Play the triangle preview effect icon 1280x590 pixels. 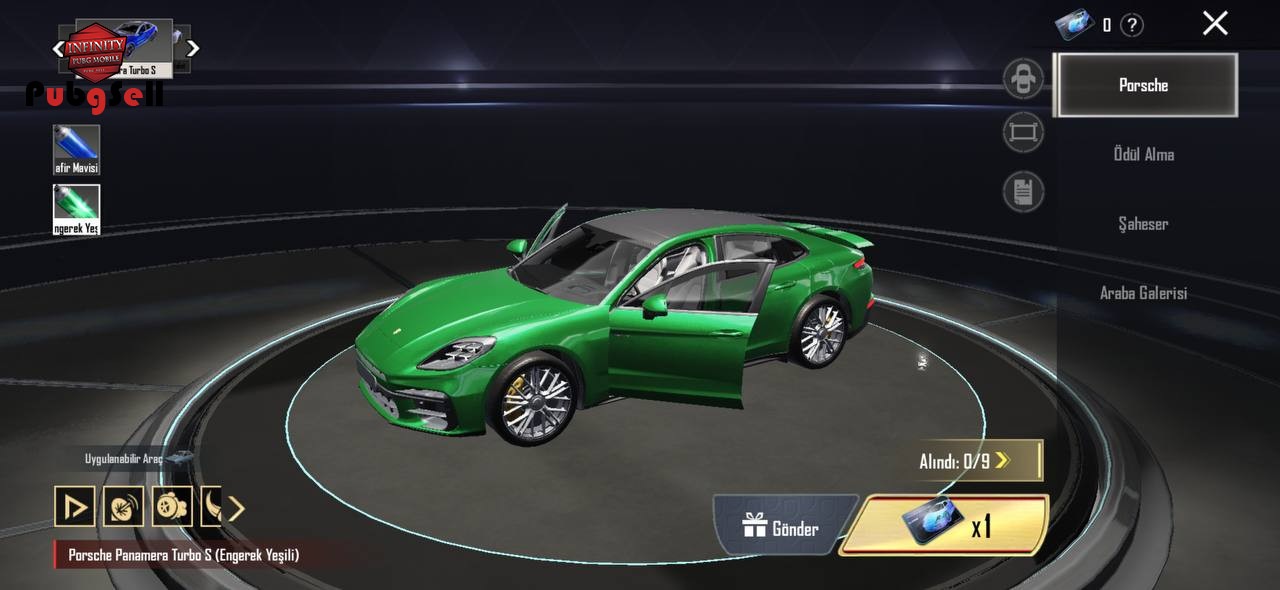pos(75,507)
